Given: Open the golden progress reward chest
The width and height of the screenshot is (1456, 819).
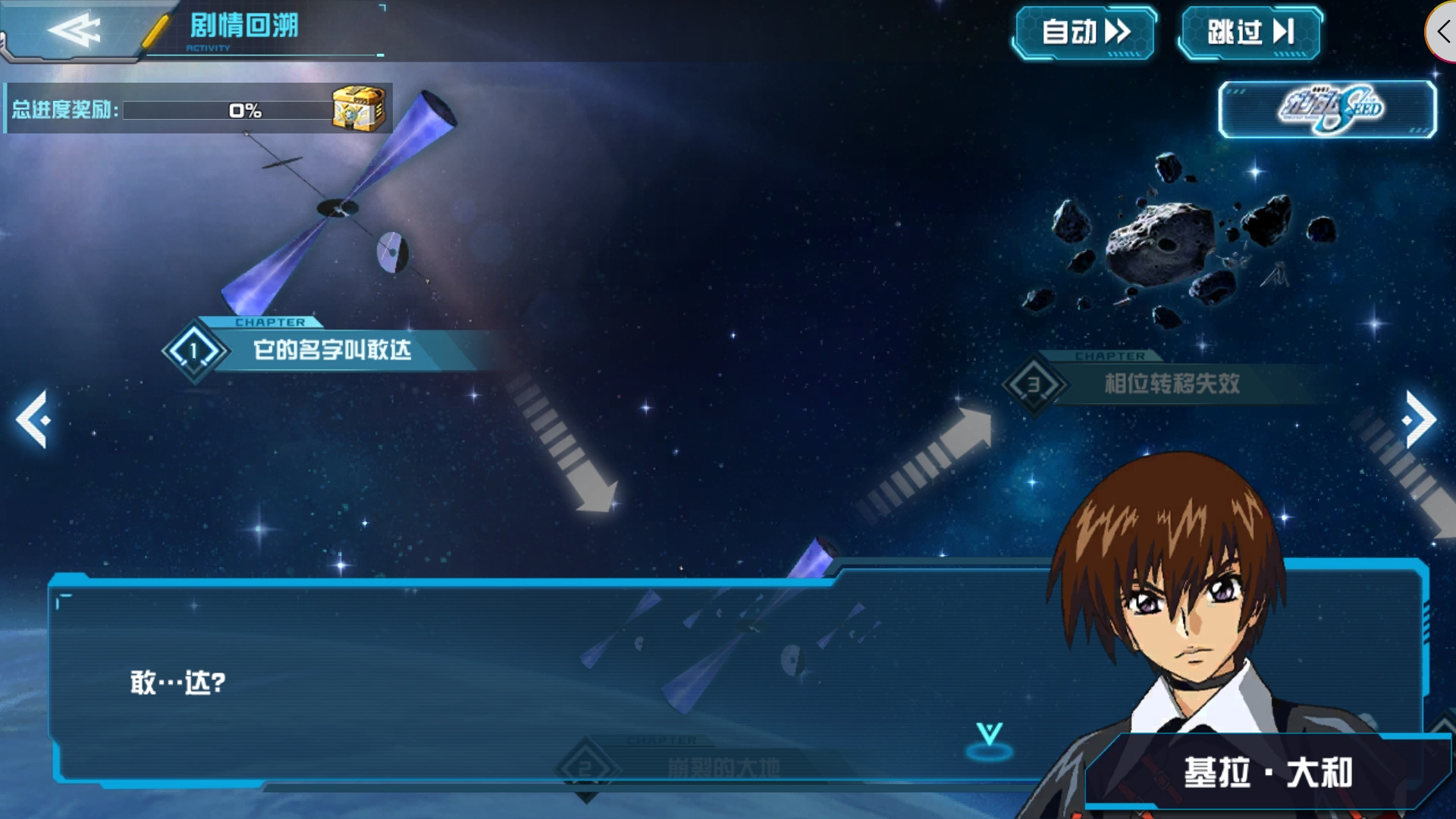Looking at the screenshot, I should pos(359,108).
